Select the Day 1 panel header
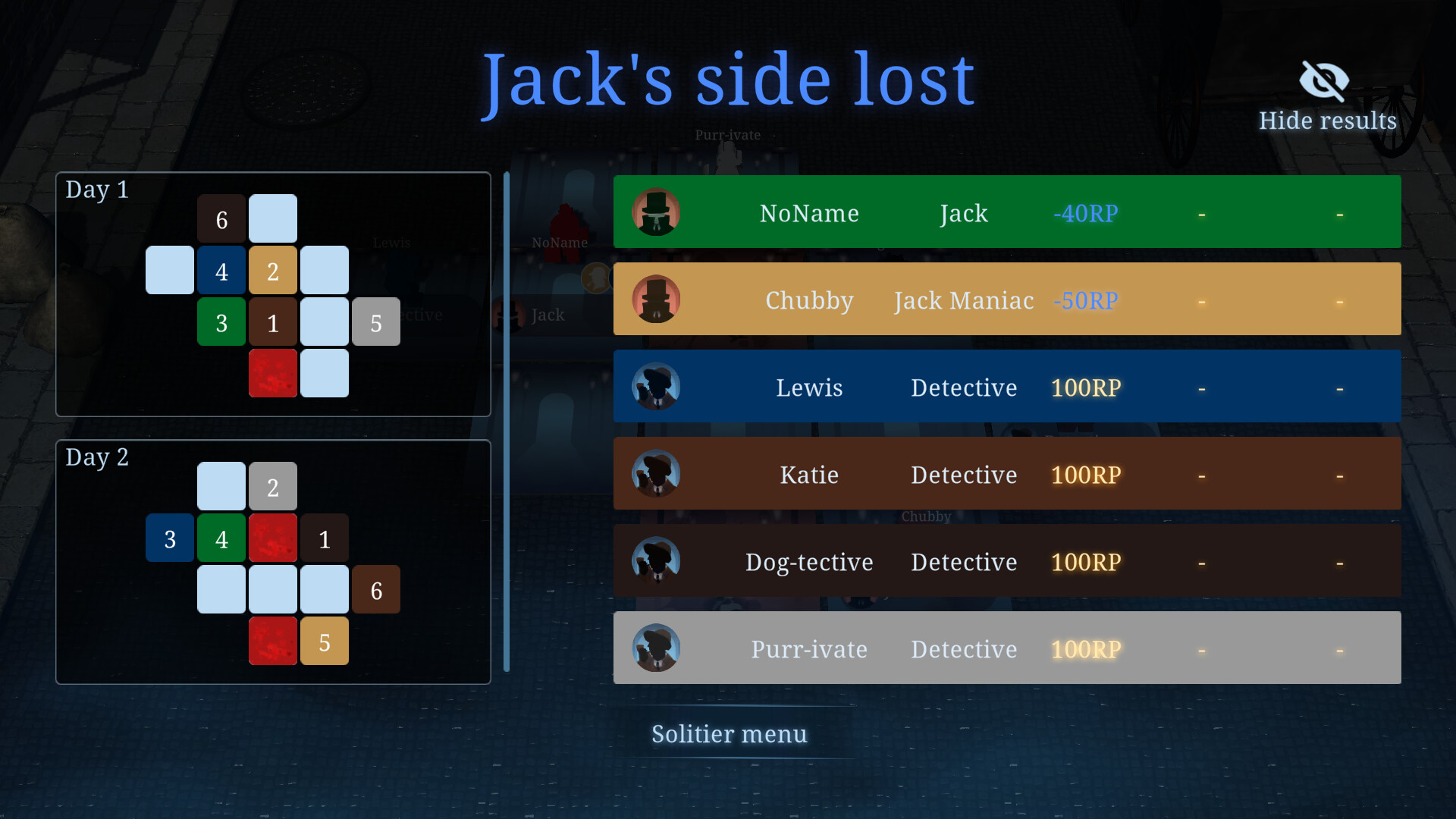 [97, 190]
